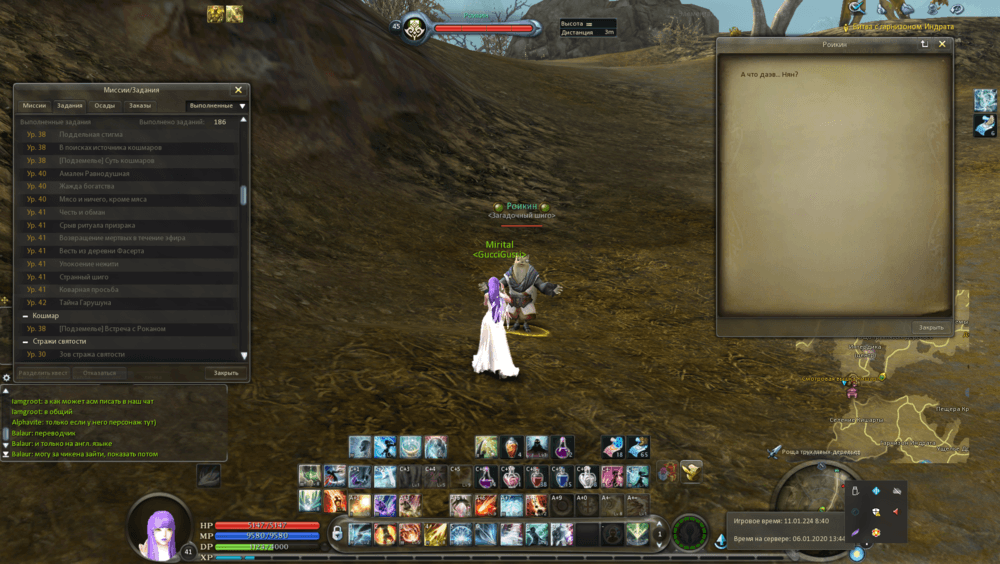
Task: Select the chat line from Alphavite
Action: (x=84, y=422)
